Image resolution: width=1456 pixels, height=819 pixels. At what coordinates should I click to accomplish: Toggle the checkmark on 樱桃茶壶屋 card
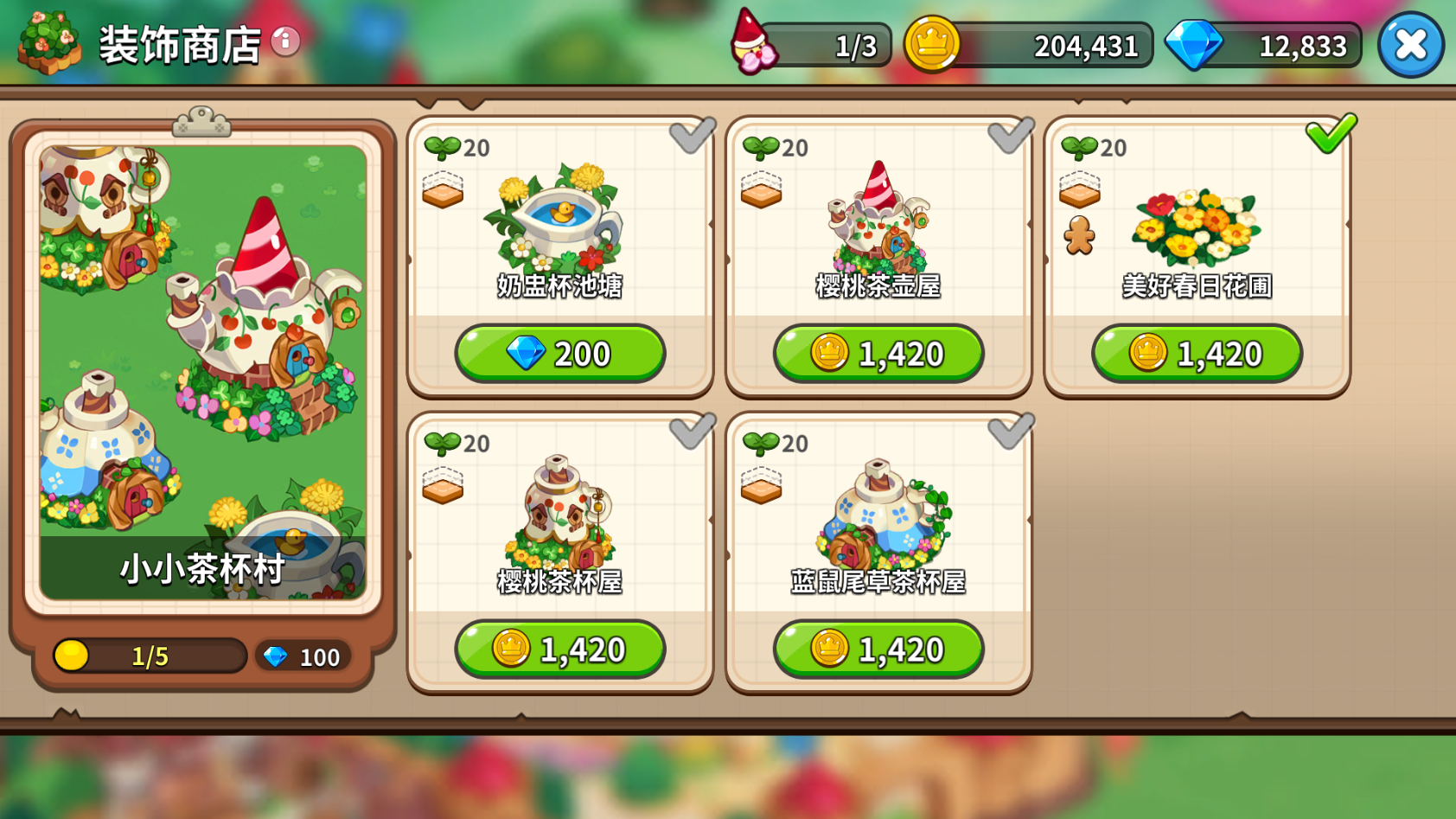[1010, 135]
